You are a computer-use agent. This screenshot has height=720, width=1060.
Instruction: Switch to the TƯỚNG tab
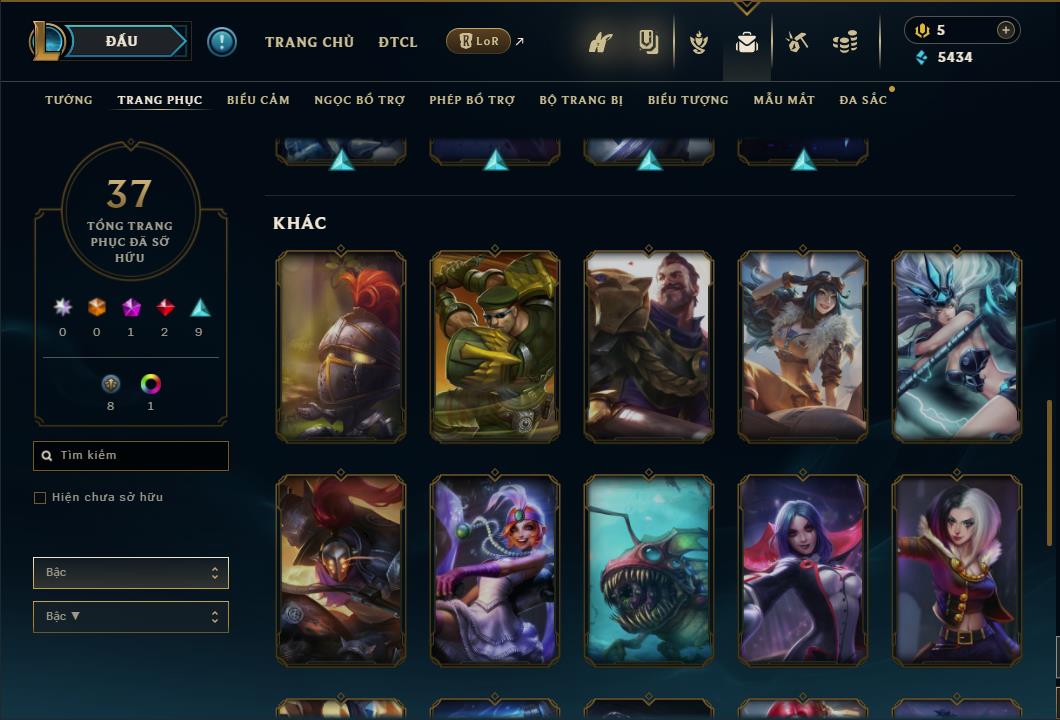(69, 100)
